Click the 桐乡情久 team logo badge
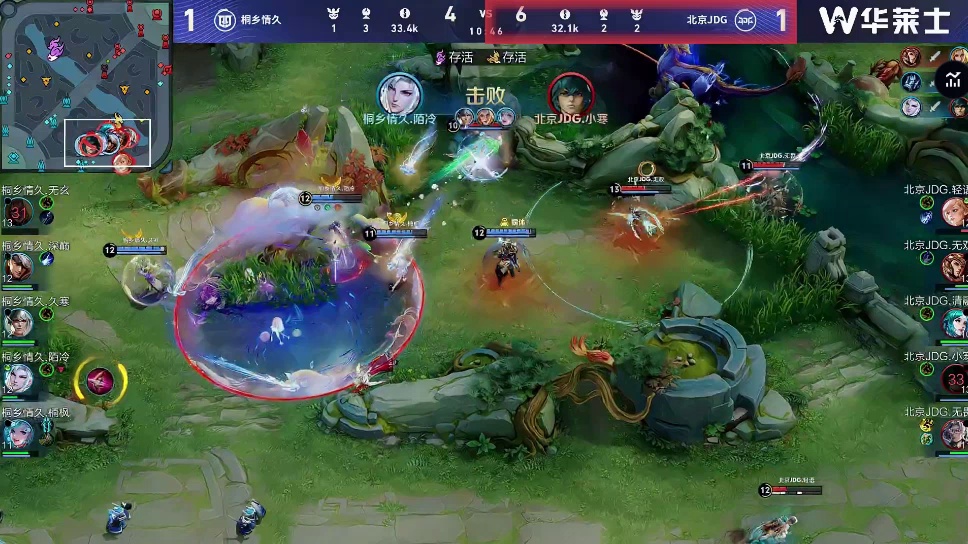This screenshot has height=544, width=968. tap(225, 20)
